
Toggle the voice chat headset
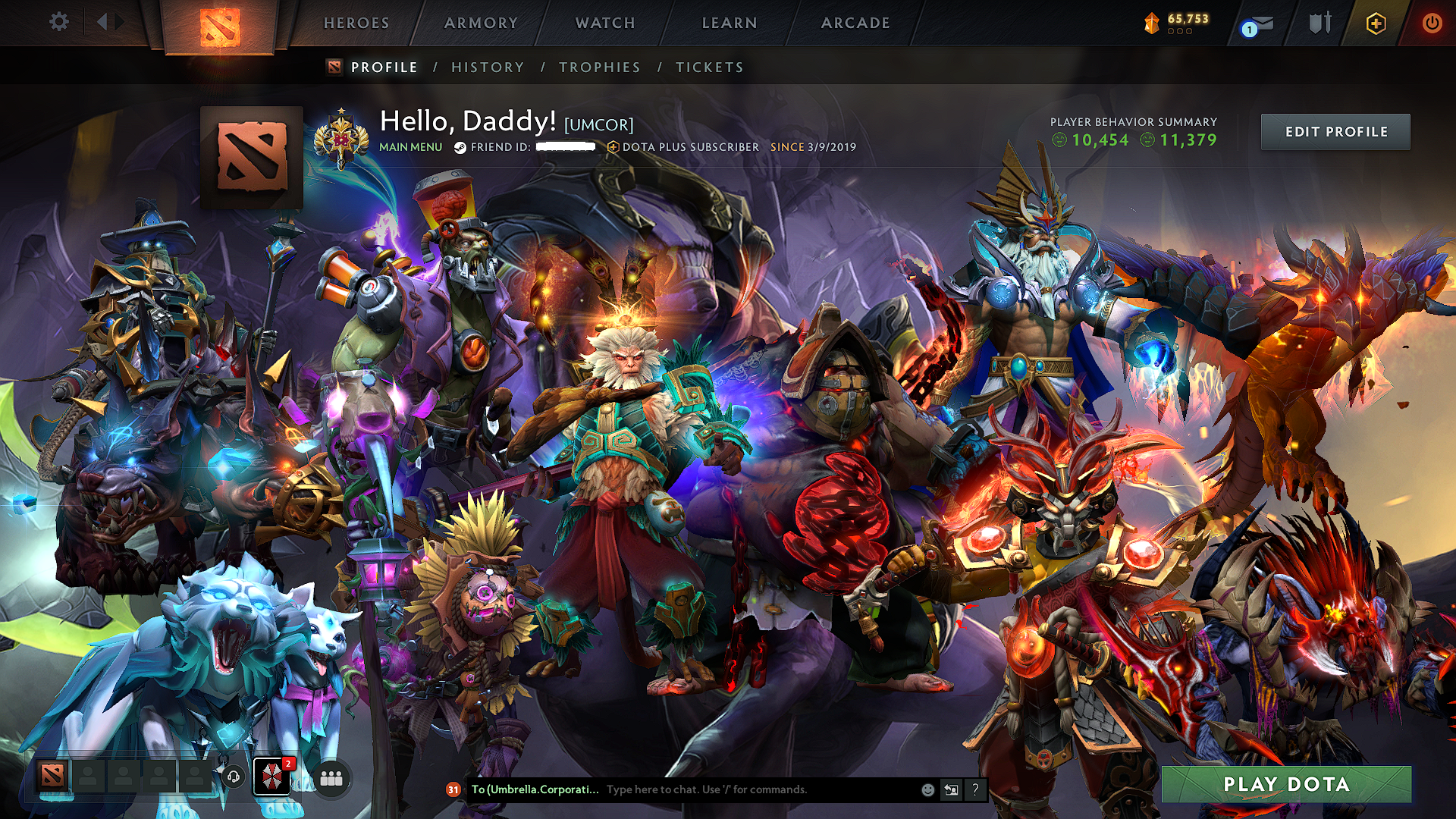(x=233, y=777)
